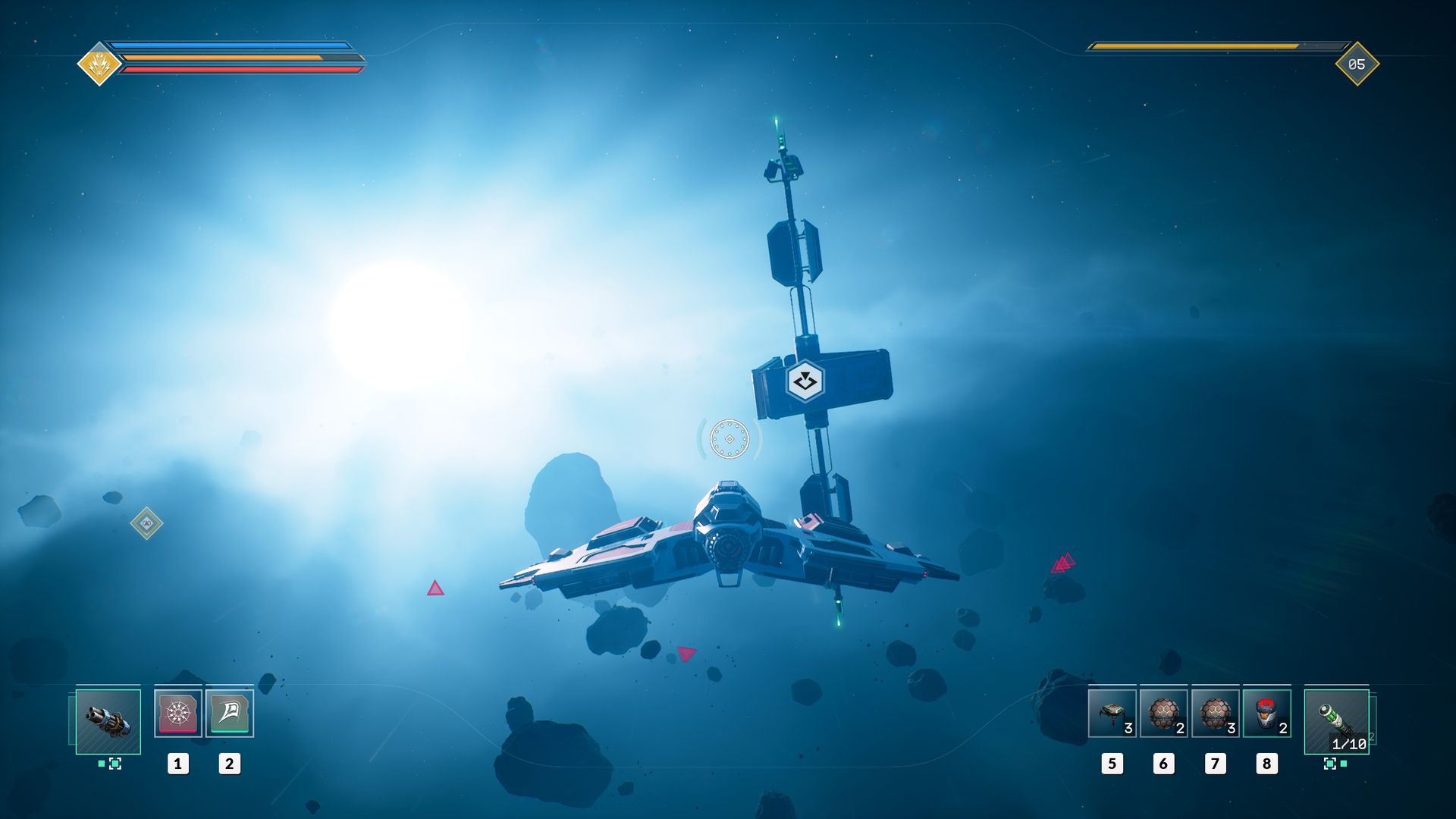
Task: Use the spider drone consumable slot
Action: tap(1112, 714)
